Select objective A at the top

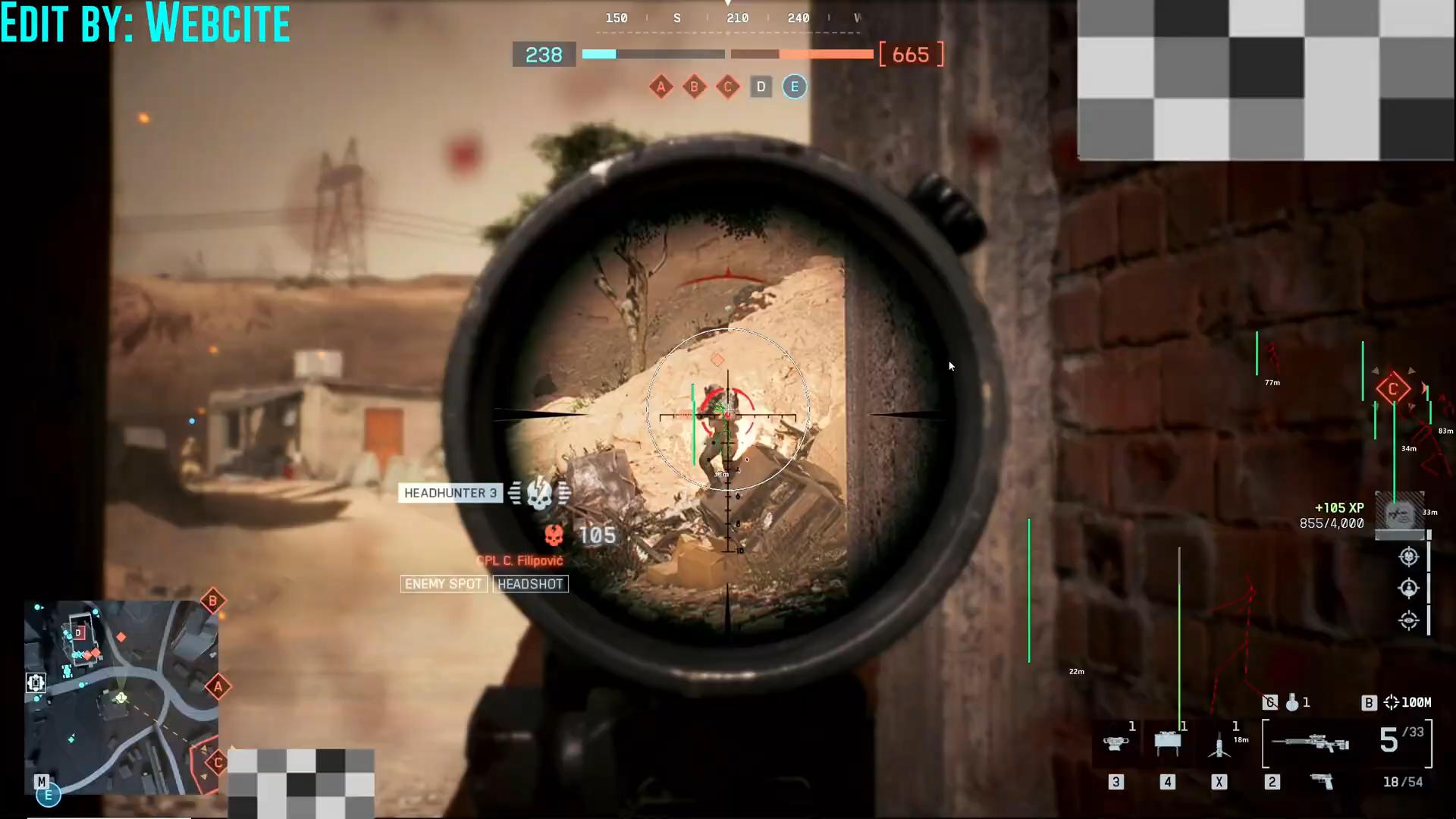(x=661, y=86)
